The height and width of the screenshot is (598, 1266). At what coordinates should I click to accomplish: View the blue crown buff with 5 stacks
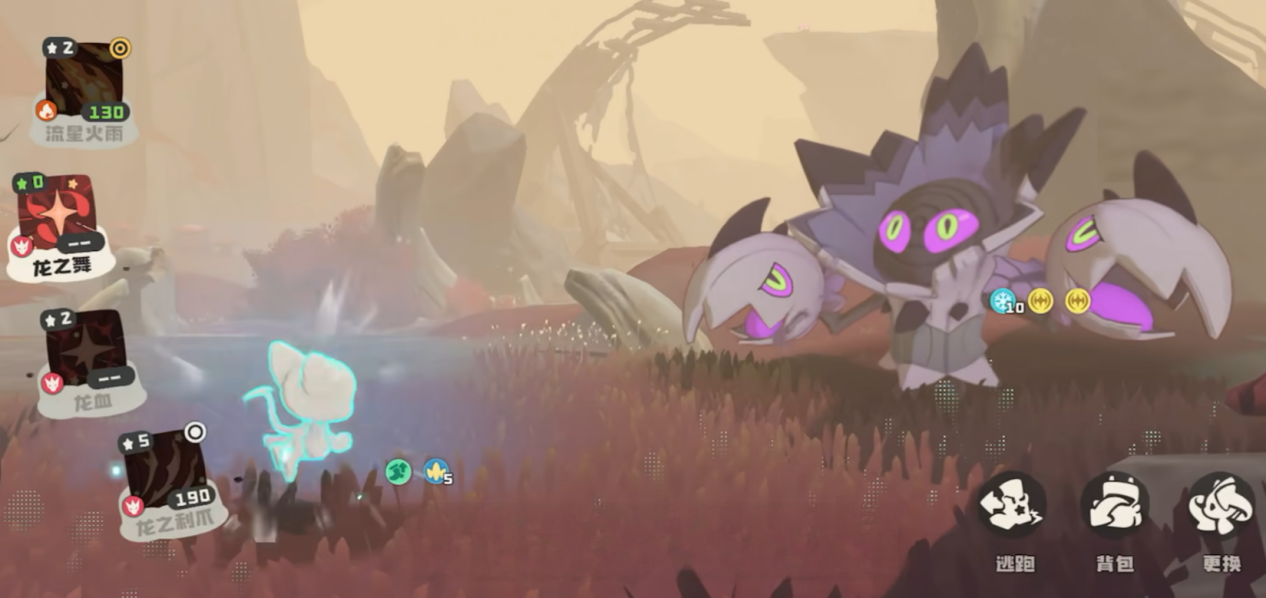[x=435, y=471]
